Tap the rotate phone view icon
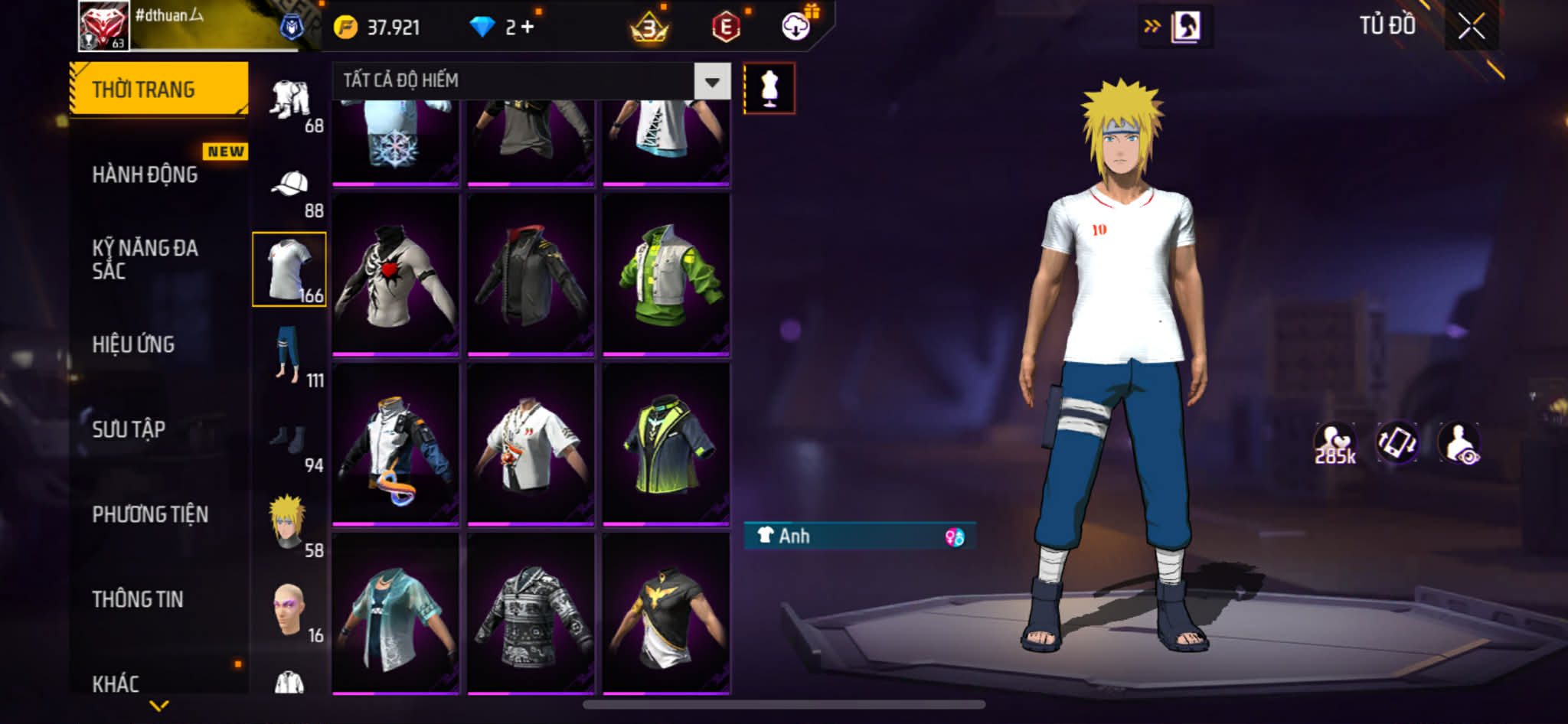1568x724 pixels. tap(1396, 443)
